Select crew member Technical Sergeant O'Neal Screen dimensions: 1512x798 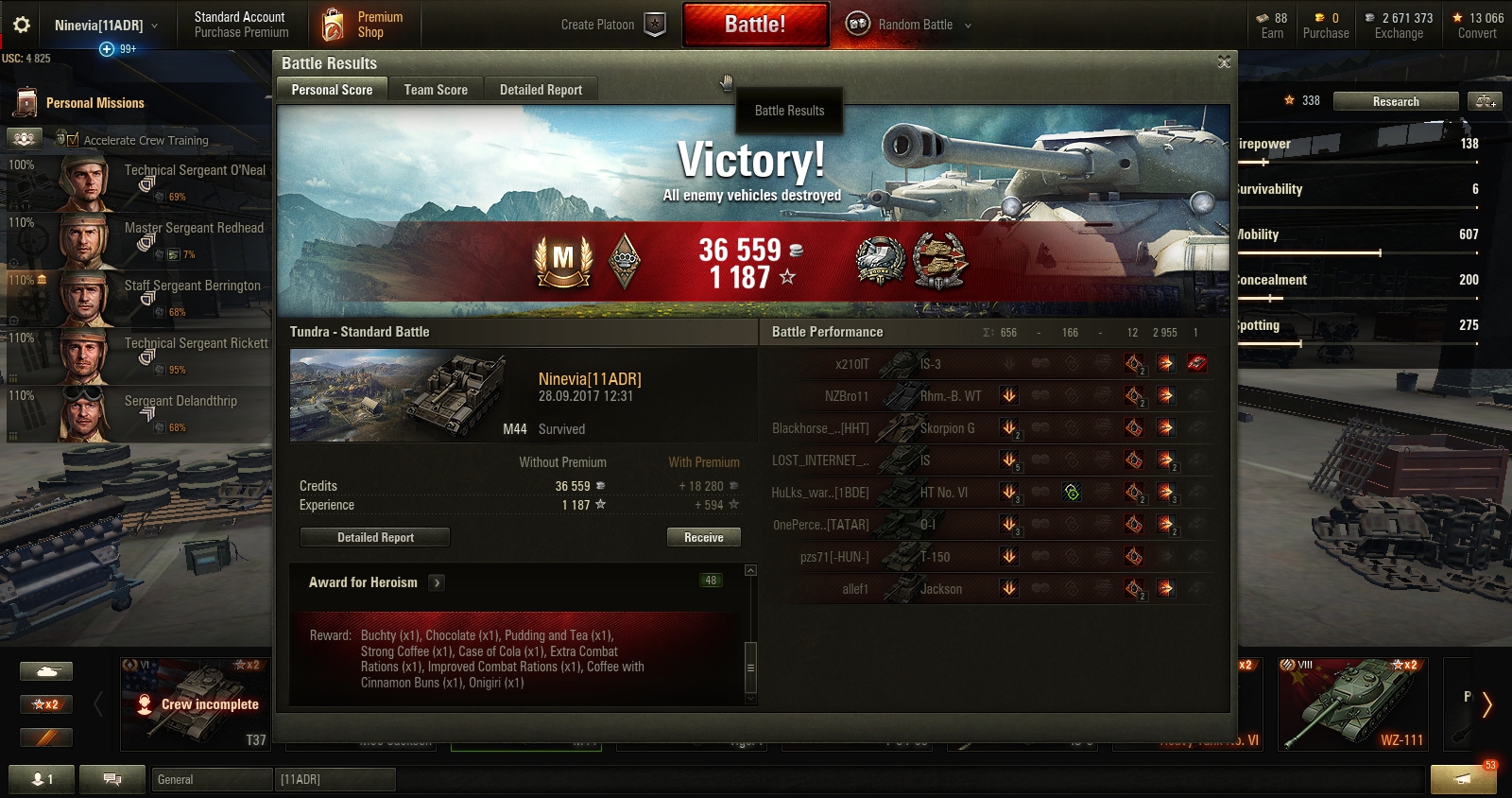pos(161,182)
